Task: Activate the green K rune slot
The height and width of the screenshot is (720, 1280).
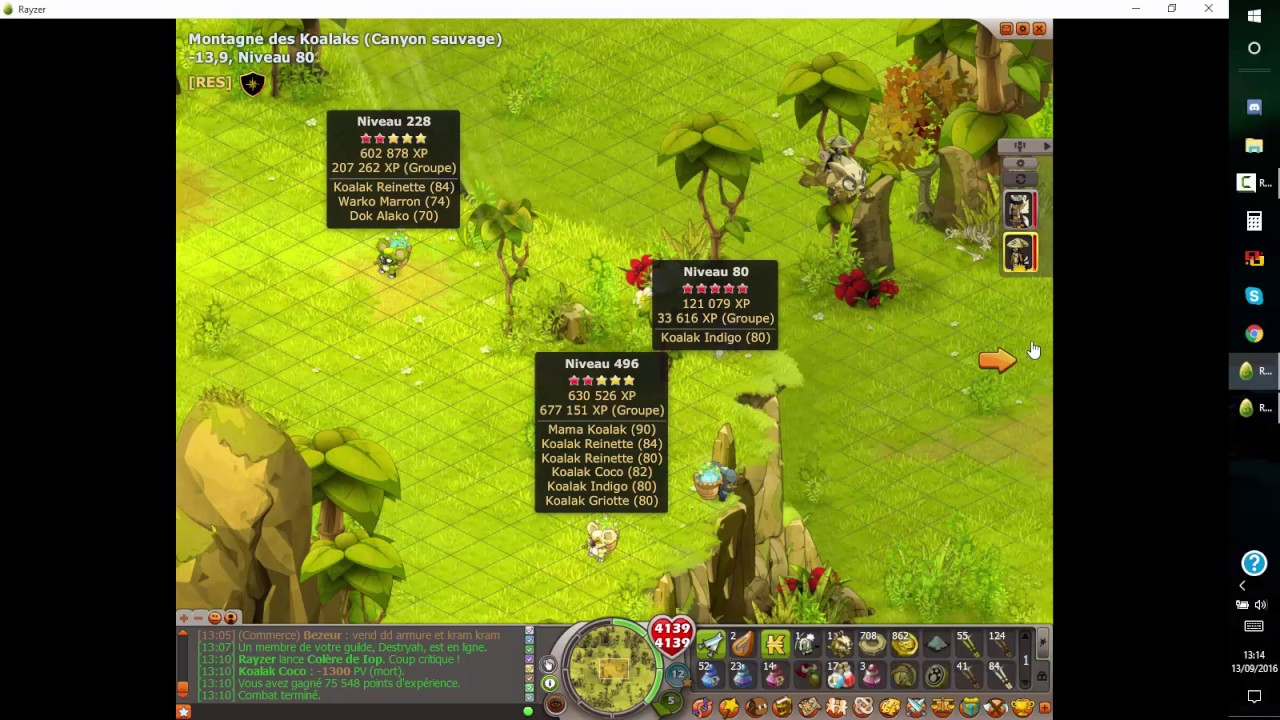Action: (x=775, y=644)
